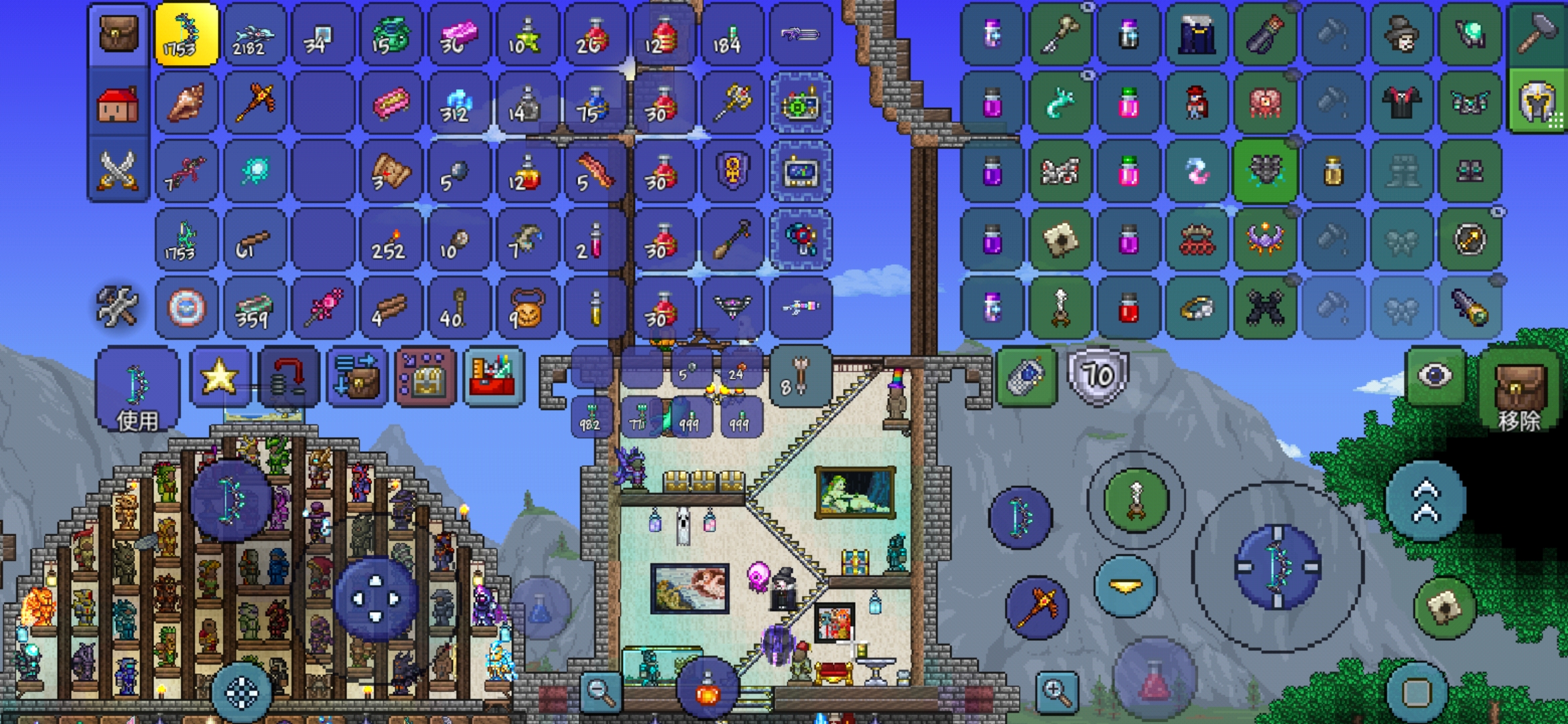Choose the Ankh Shield inventory slot
The height and width of the screenshot is (724, 1568).
tap(732, 172)
